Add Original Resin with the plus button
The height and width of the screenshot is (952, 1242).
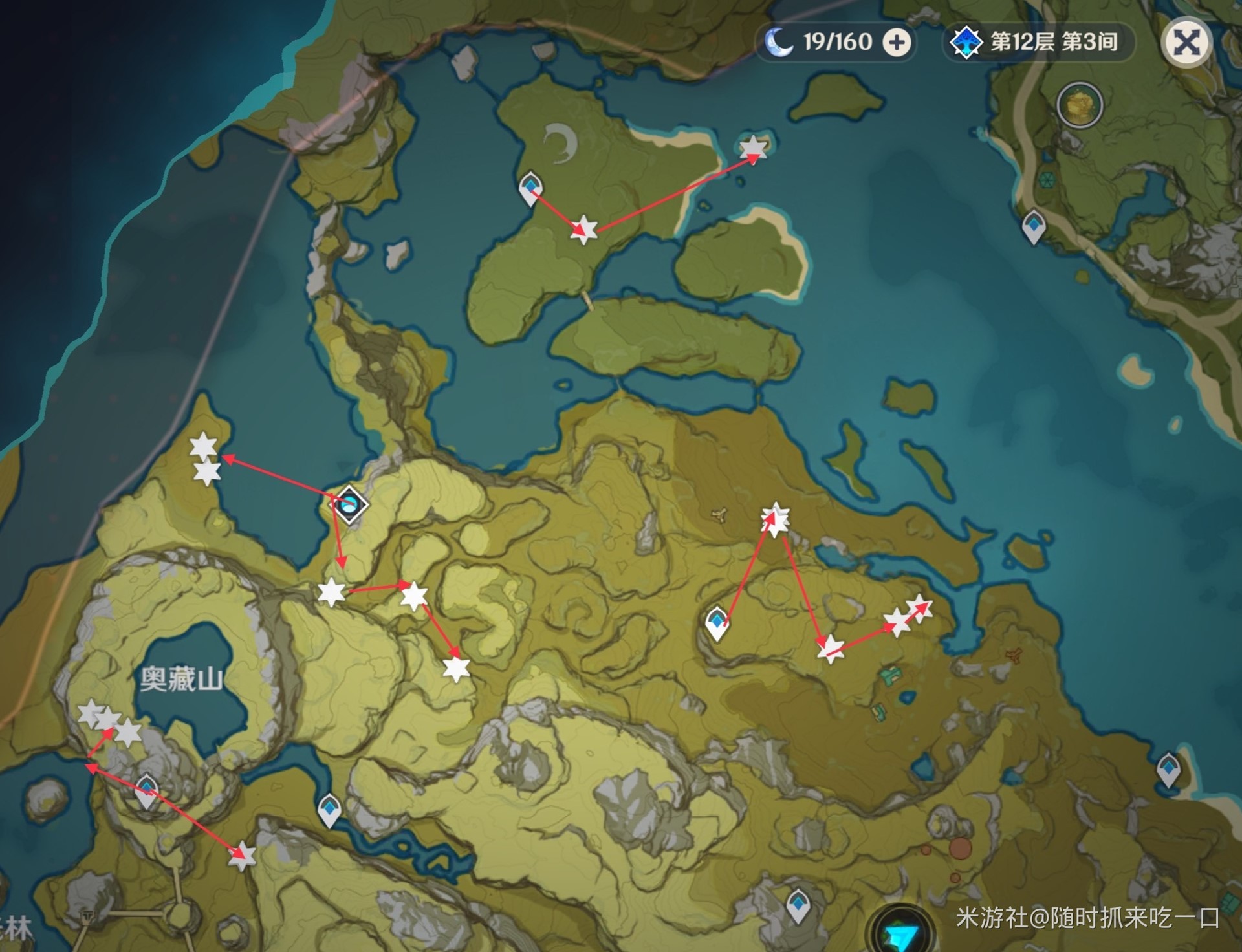point(897,43)
